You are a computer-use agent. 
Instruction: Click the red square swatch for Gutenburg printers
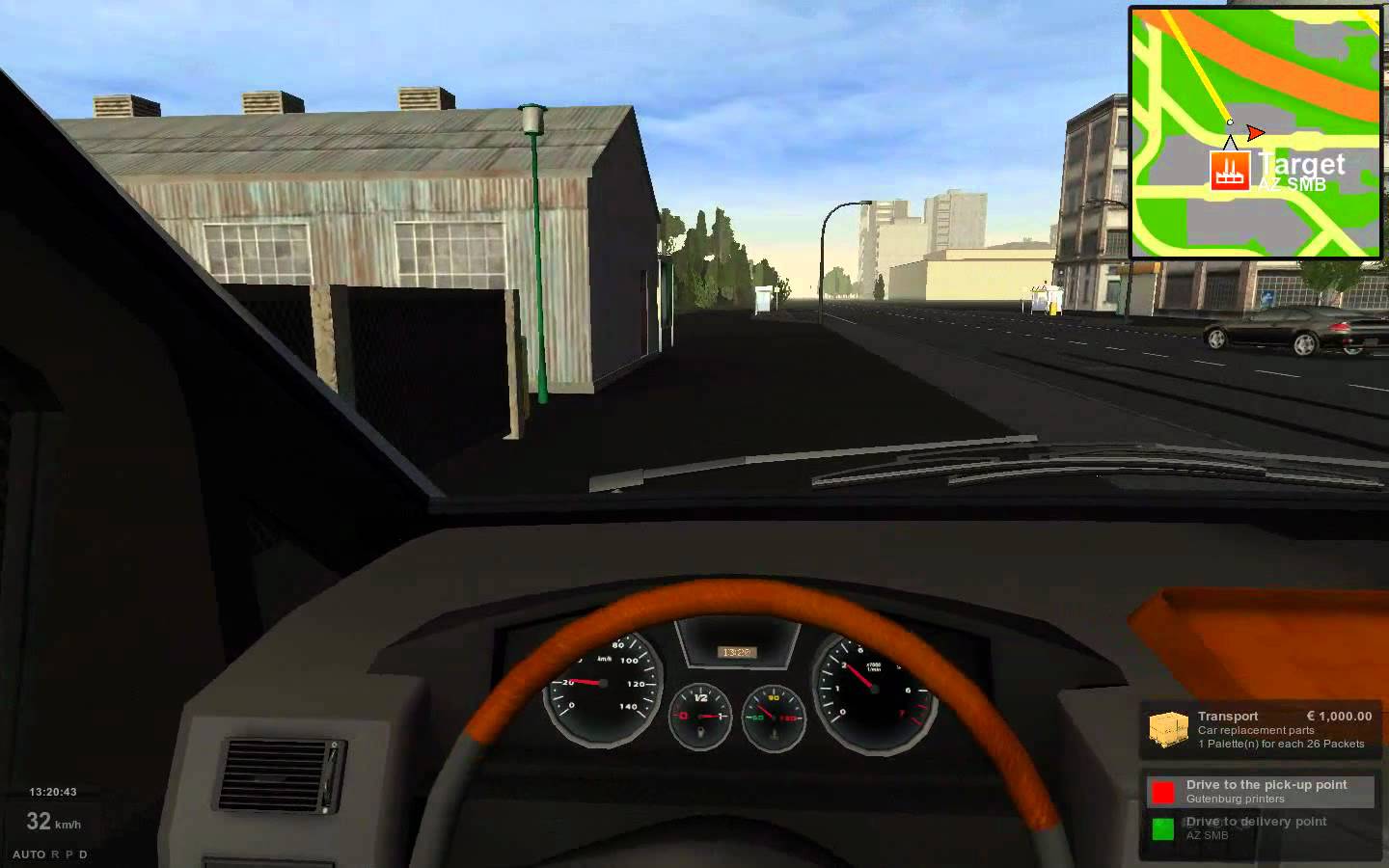1164,791
